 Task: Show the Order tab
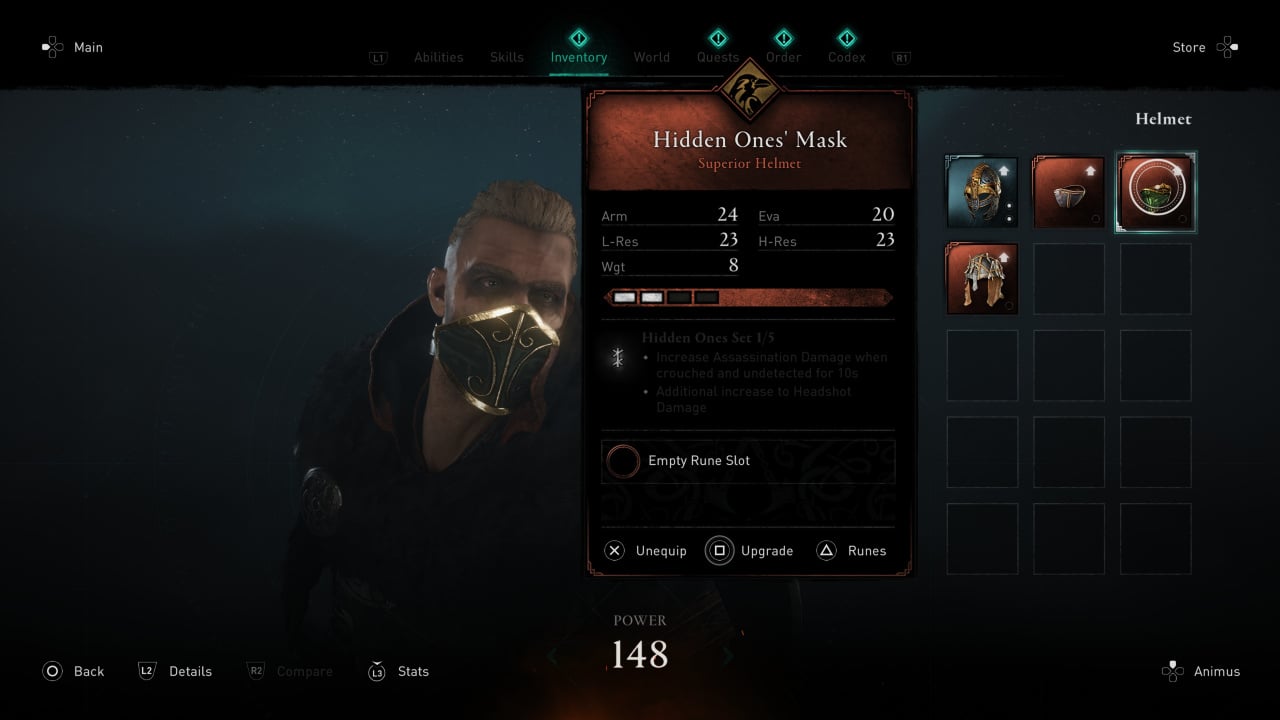(783, 57)
